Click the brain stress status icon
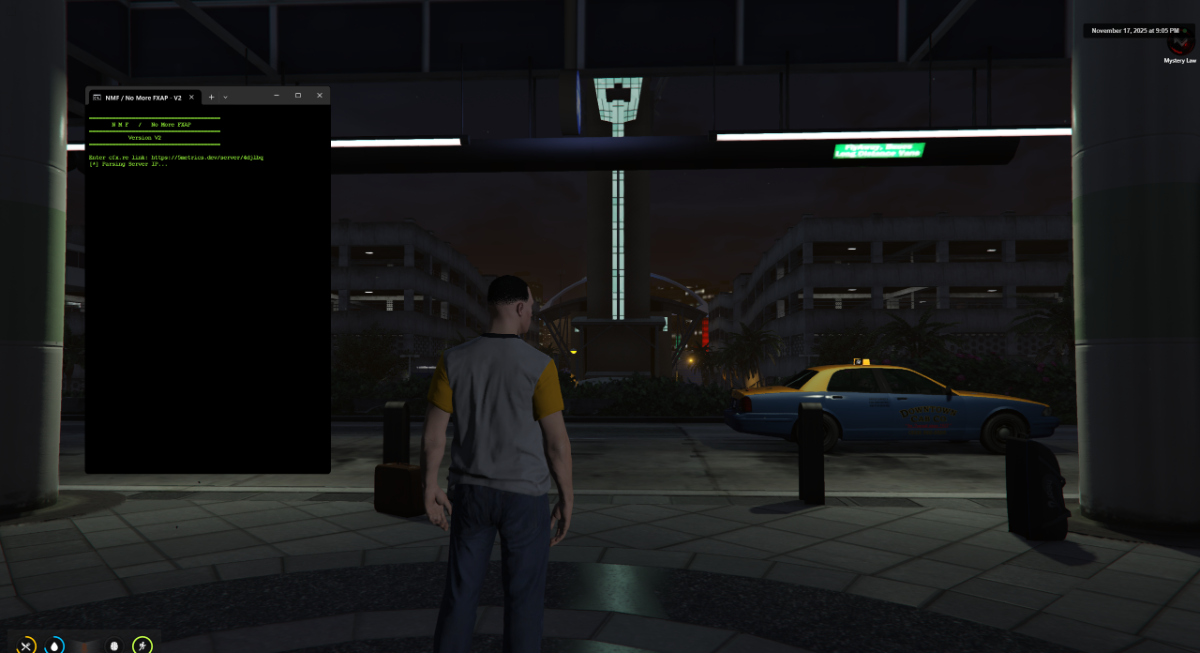This screenshot has width=1200, height=653. tap(113, 645)
